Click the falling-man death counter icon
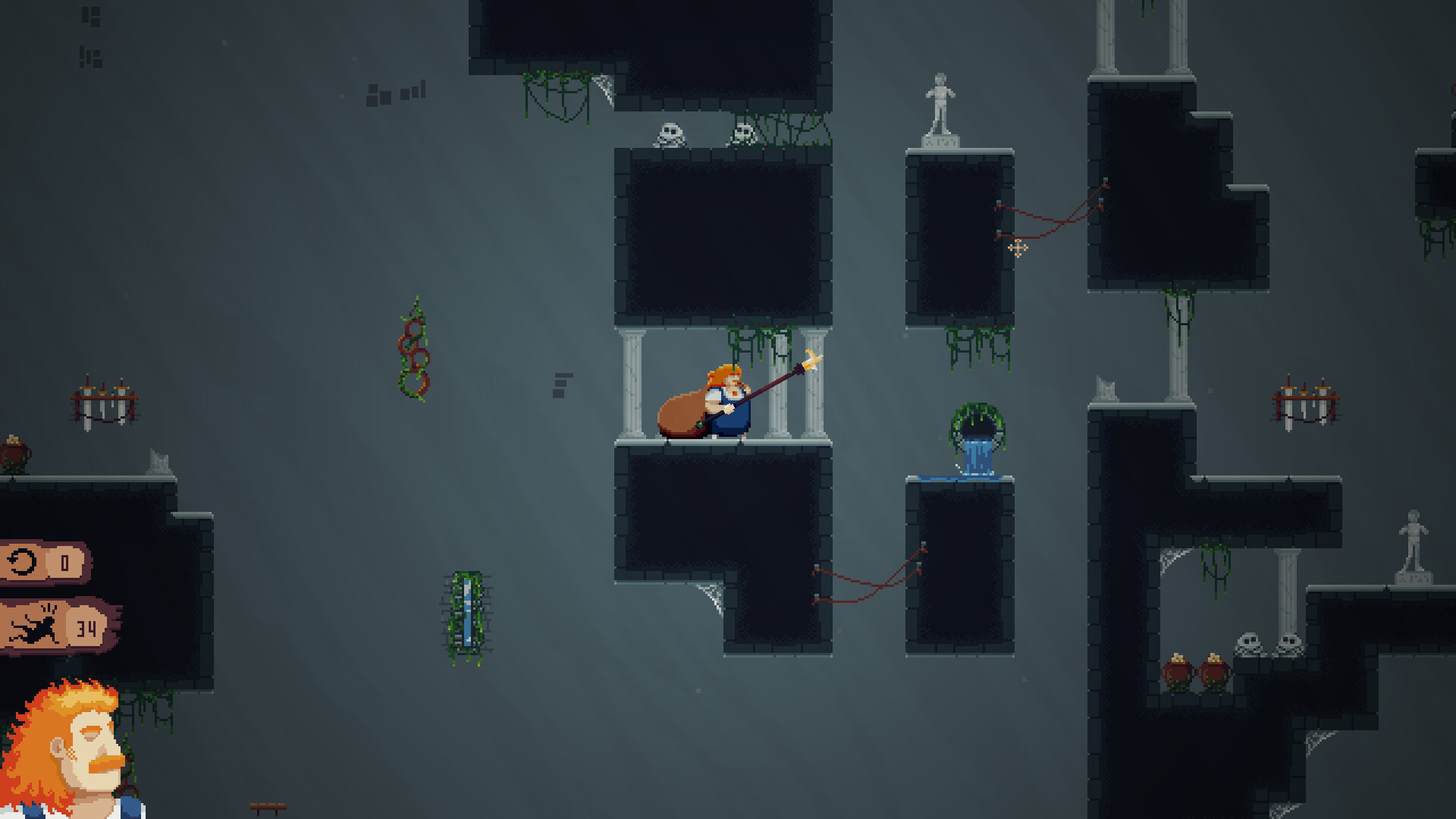This screenshot has width=1456, height=819. [38, 627]
